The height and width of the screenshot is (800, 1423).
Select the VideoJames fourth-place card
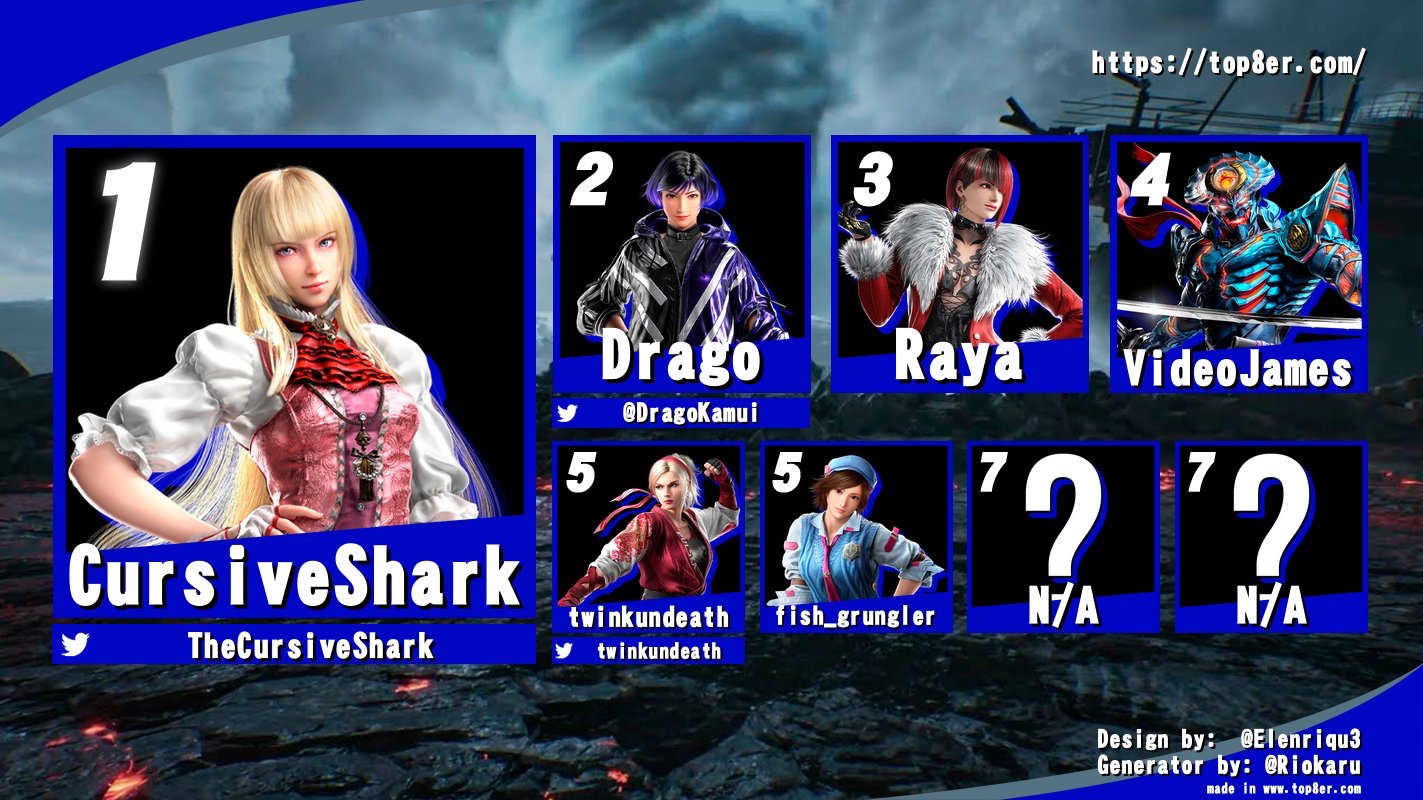1238,265
